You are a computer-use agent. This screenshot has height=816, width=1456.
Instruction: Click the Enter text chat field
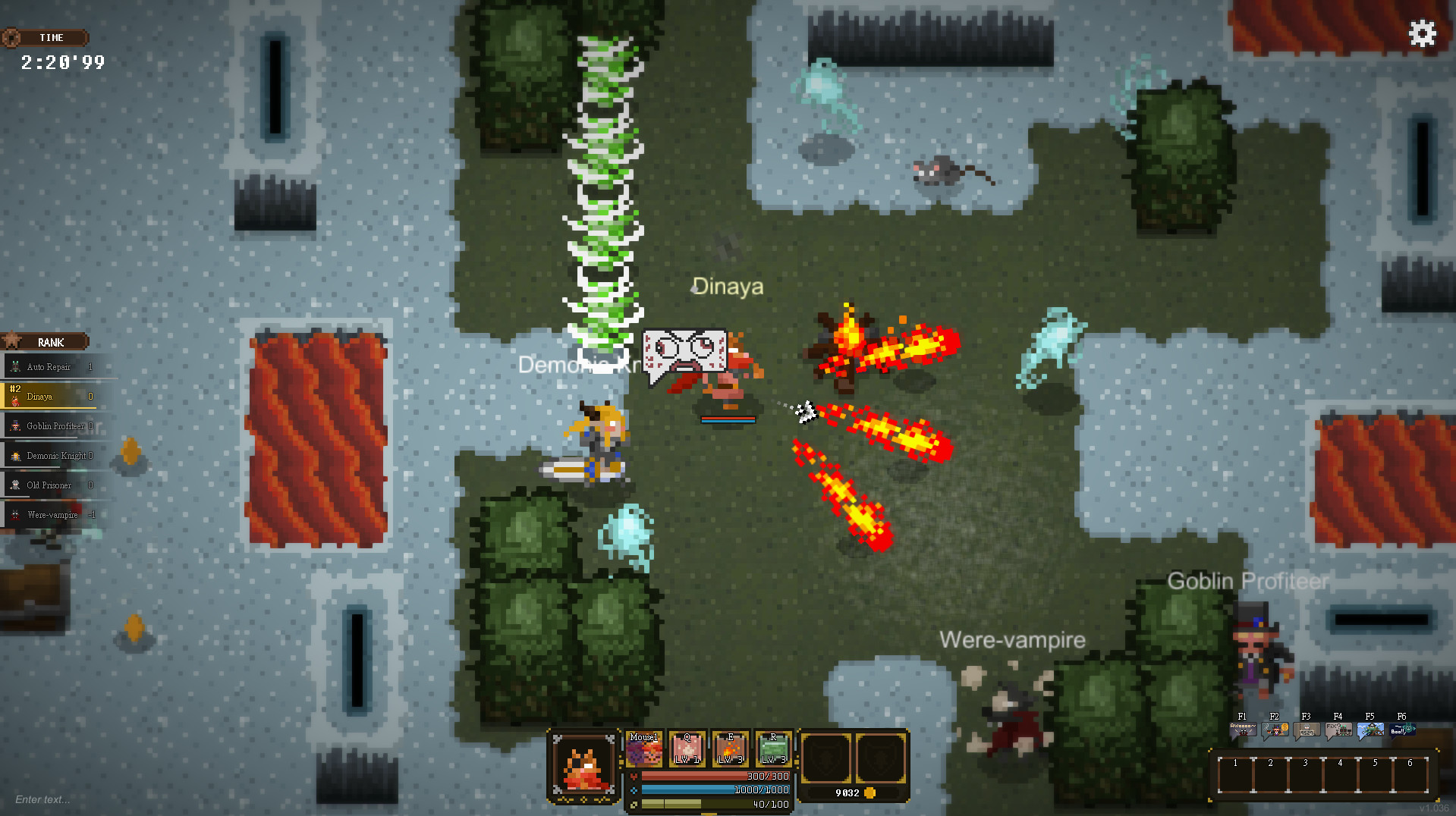(42, 799)
